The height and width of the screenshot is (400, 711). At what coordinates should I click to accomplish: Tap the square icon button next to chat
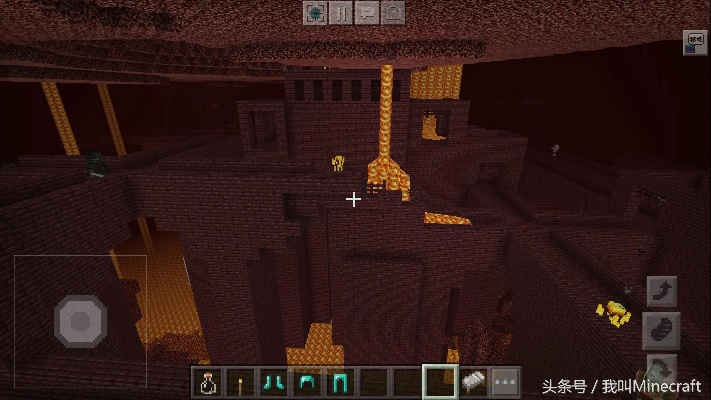pos(393,13)
